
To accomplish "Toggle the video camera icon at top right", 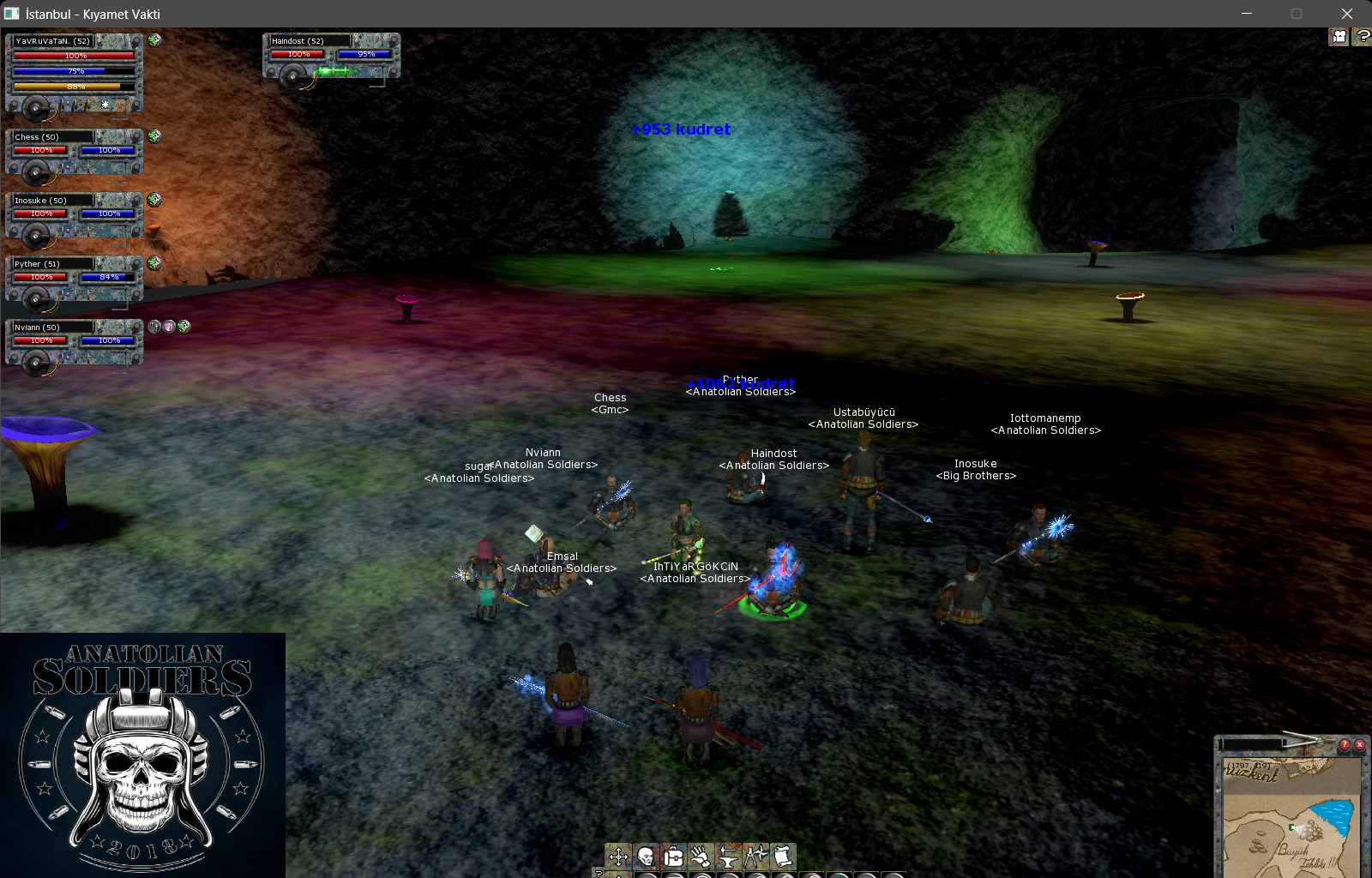I will click(x=1339, y=36).
